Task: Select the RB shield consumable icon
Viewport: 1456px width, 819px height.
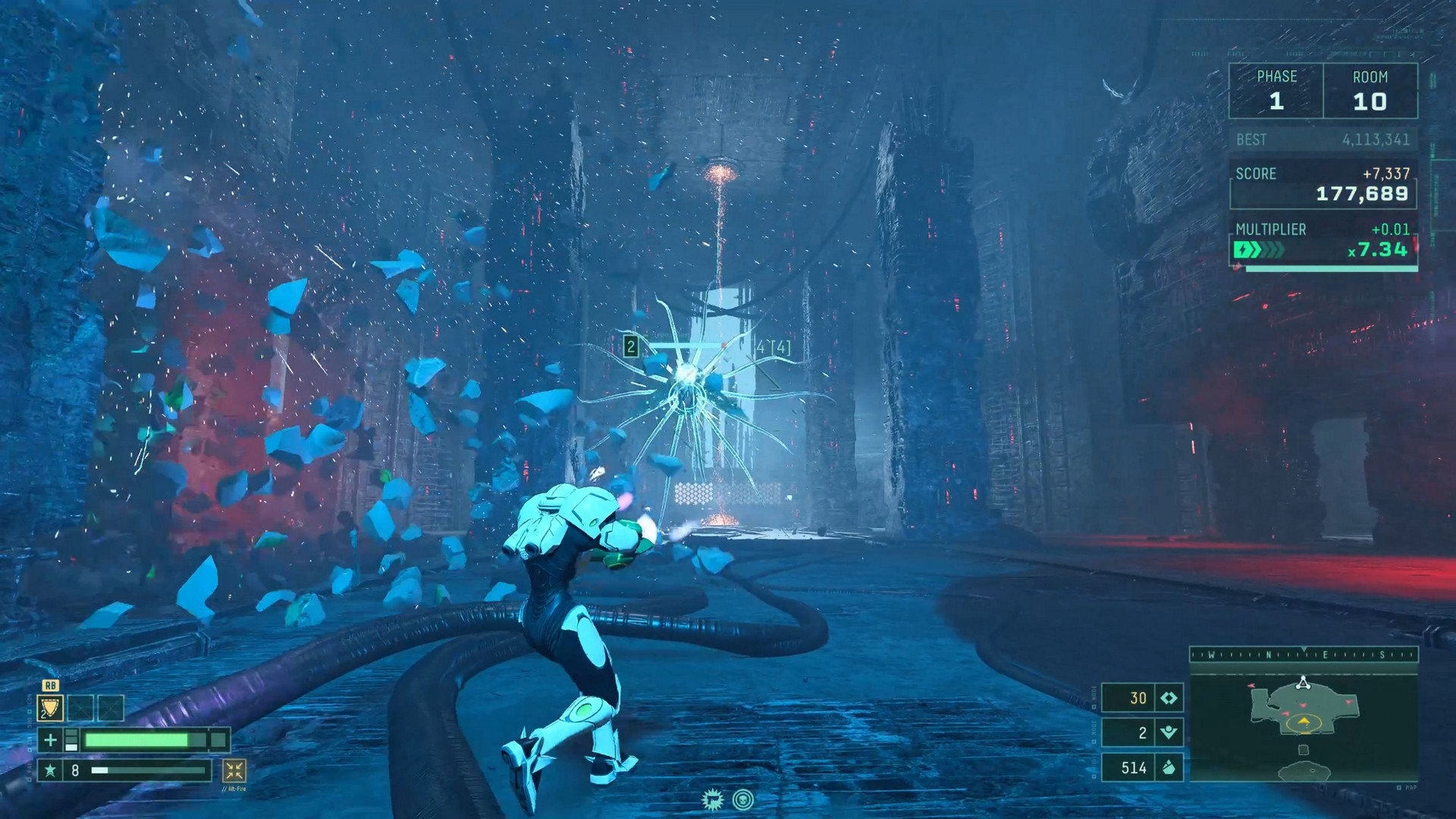Action: (50, 708)
